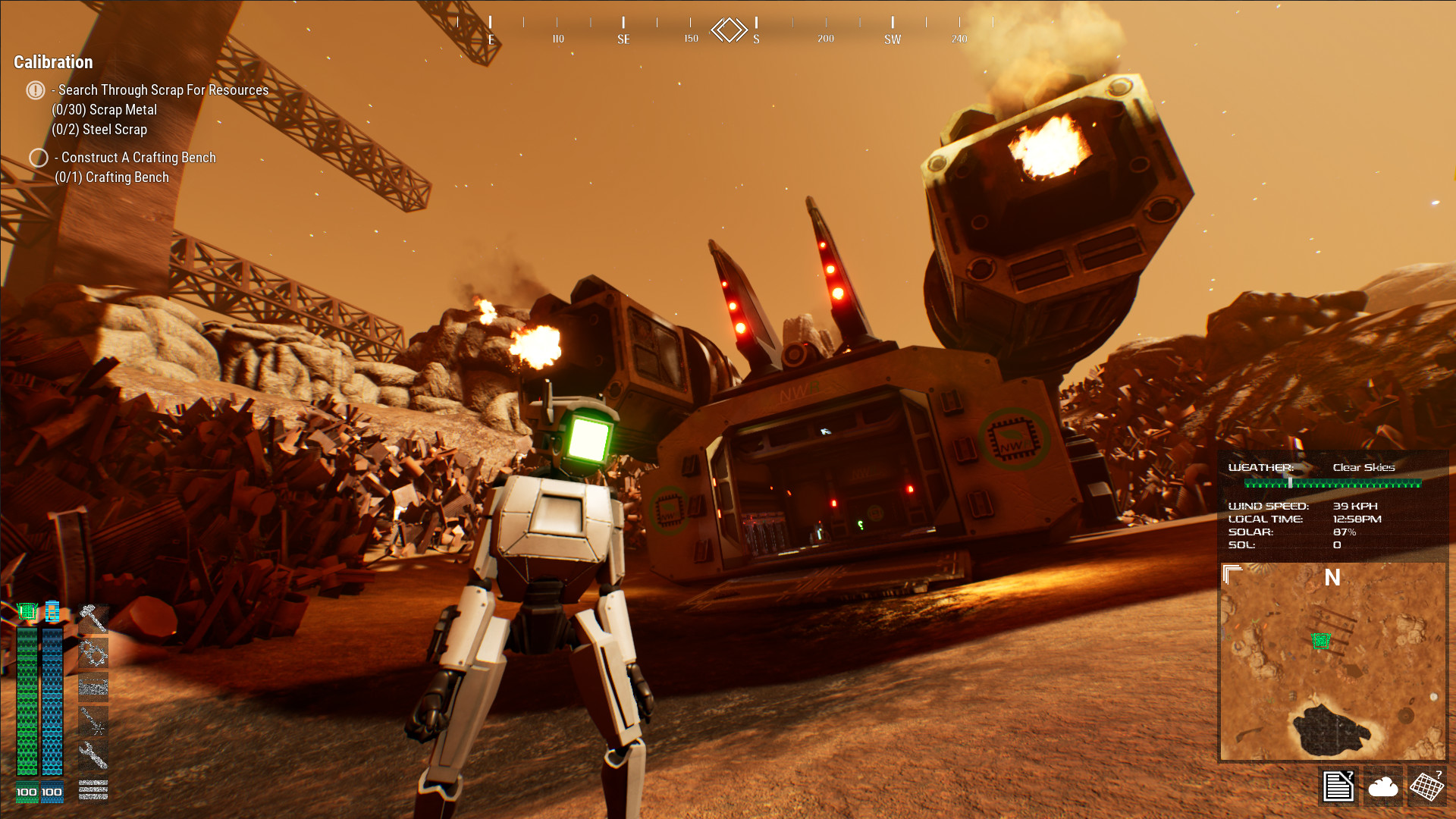
Task: Pick the welding torch spark tool
Action: pyautogui.click(x=93, y=721)
